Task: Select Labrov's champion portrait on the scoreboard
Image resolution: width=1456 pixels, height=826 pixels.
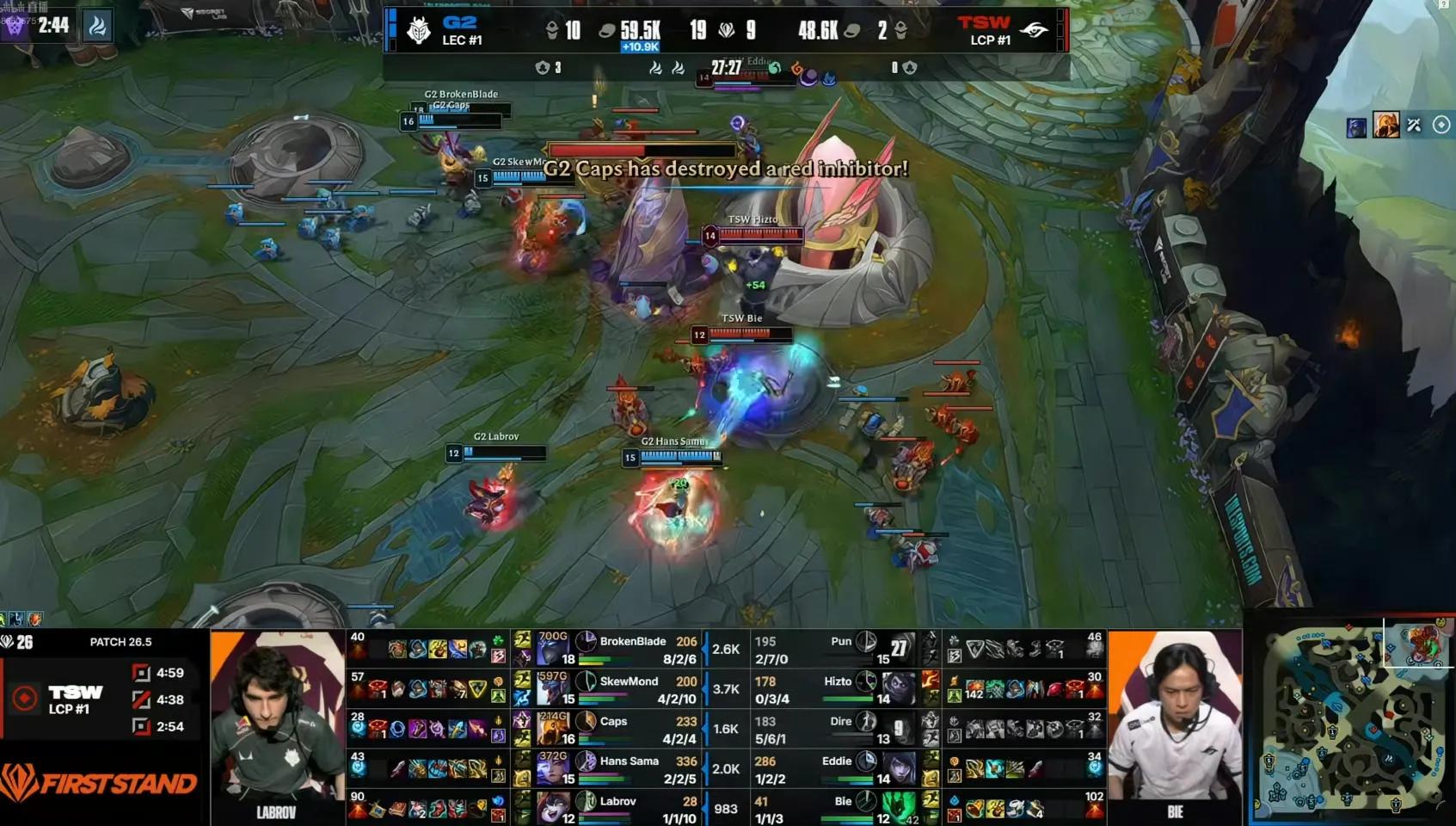Action: (x=552, y=807)
